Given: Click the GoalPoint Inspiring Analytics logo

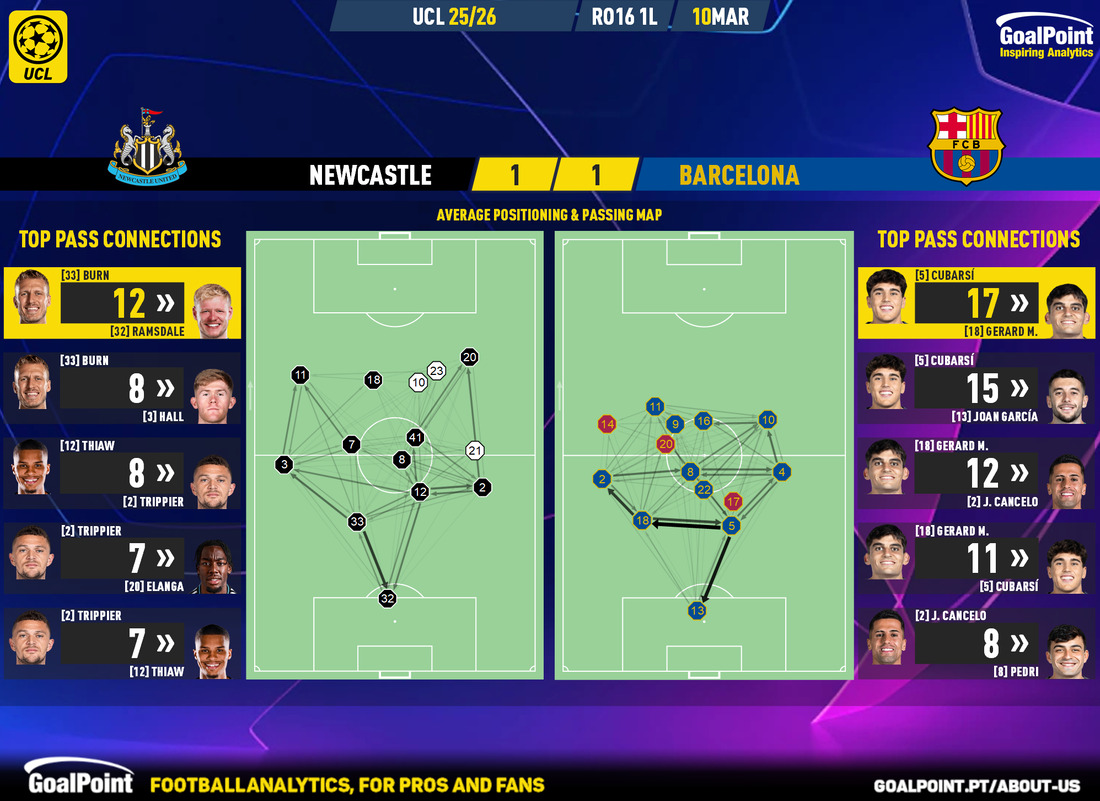Looking at the screenshot, I should (x=1045, y=41).
